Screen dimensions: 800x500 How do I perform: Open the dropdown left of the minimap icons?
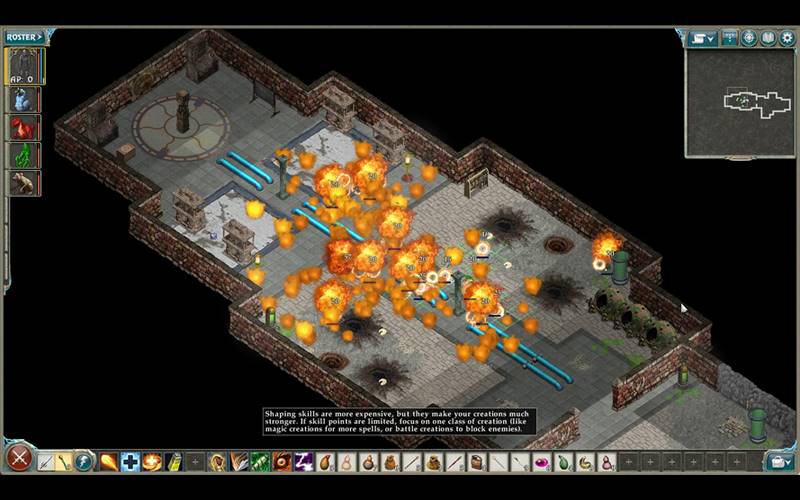[703, 38]
